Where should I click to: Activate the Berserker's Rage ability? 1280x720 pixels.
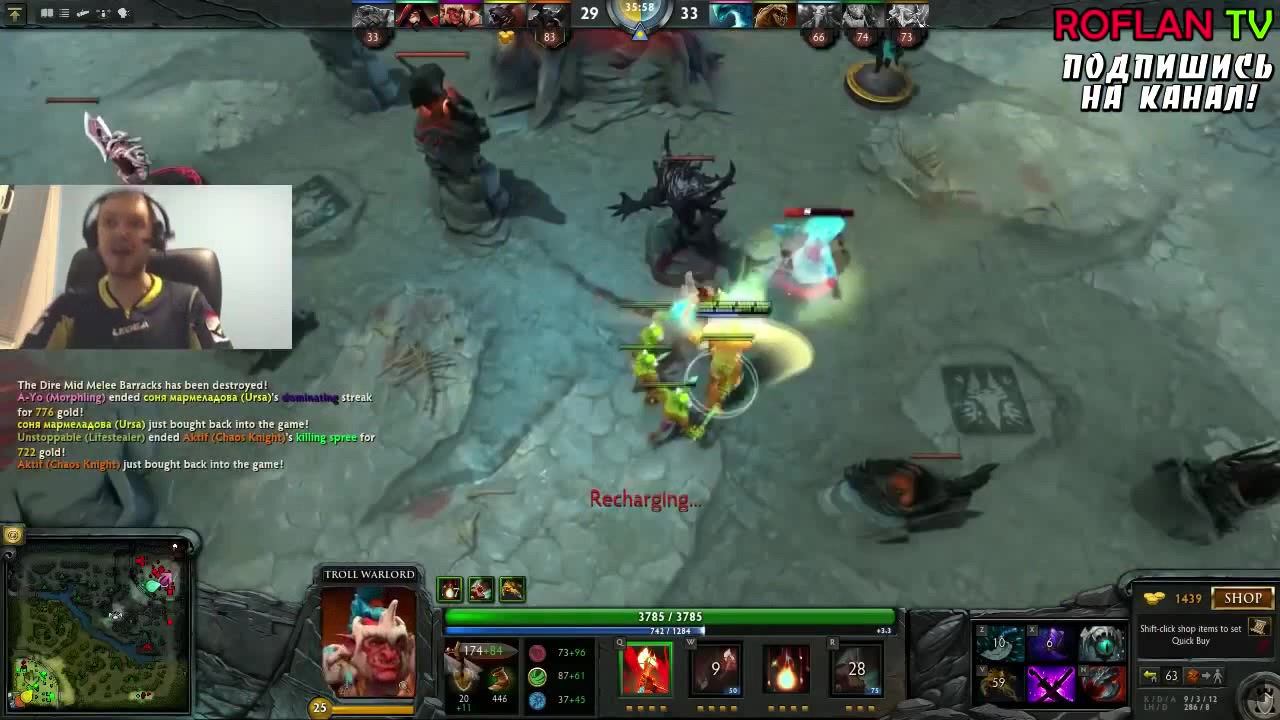[x=645, y=669]
